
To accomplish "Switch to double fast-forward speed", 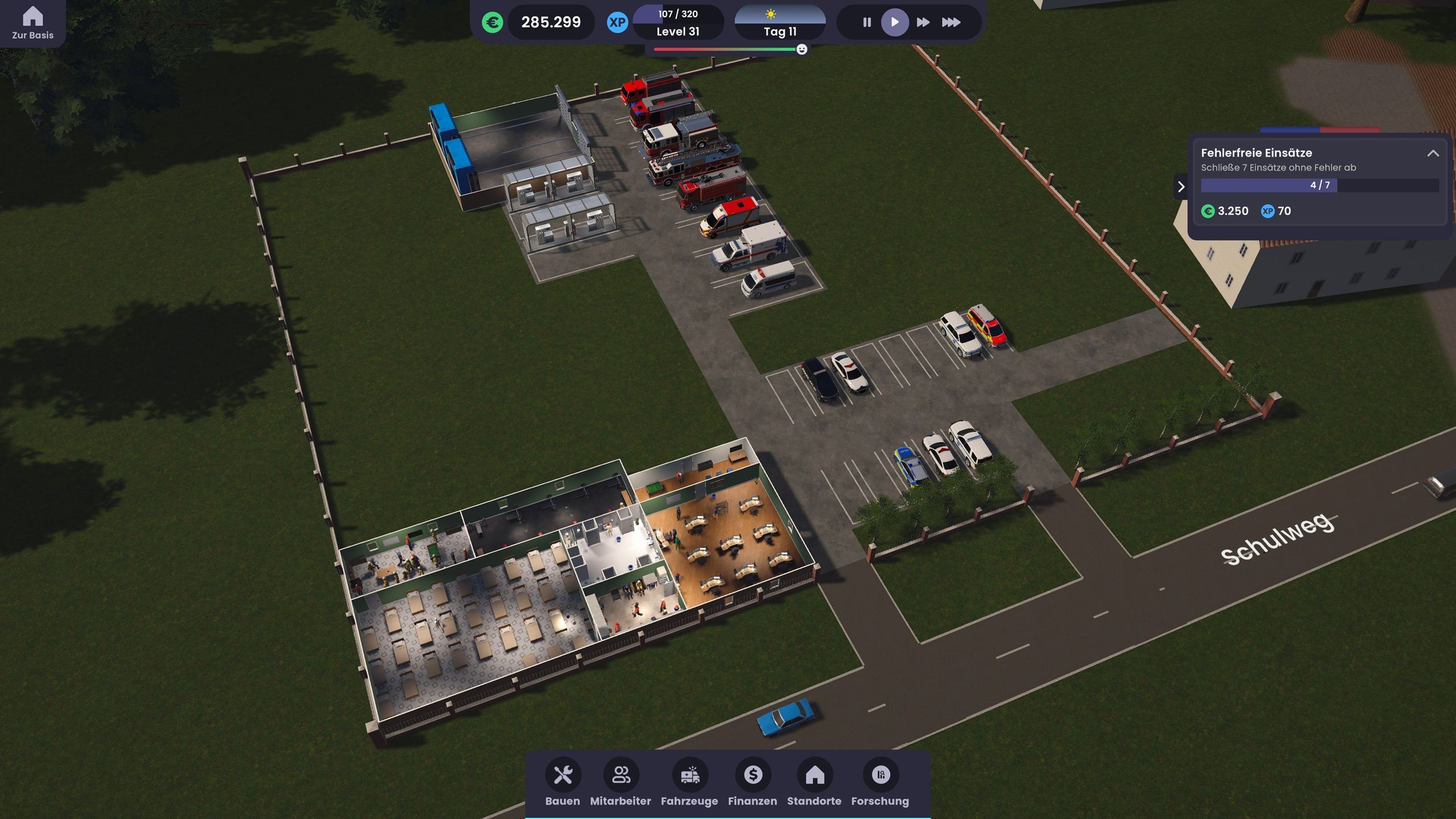I will click(923, 22).
